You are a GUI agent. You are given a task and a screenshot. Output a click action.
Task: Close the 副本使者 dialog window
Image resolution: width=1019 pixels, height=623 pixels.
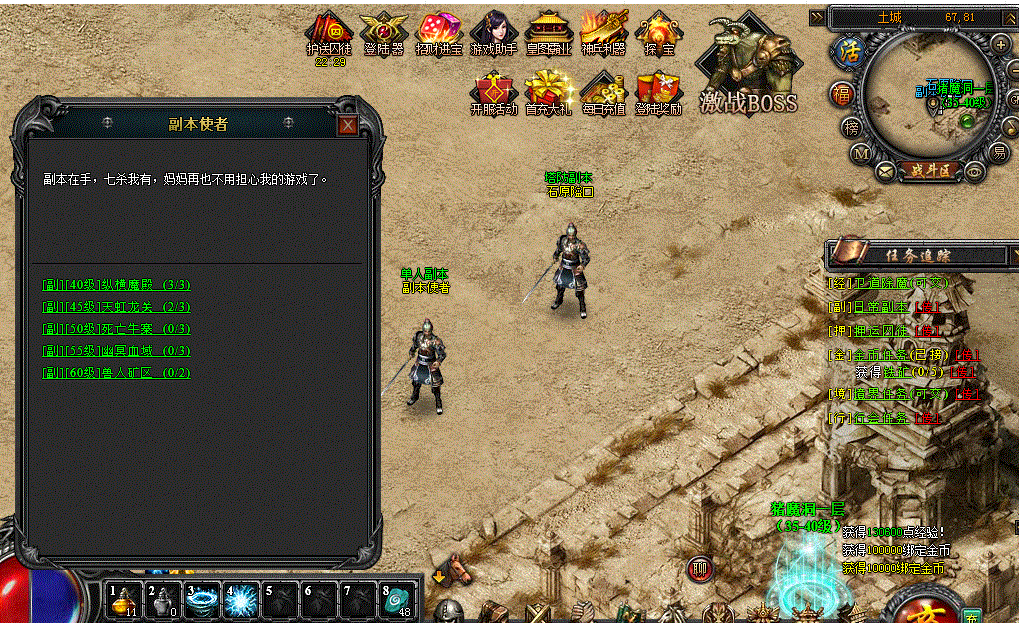(x=347, y=125)
